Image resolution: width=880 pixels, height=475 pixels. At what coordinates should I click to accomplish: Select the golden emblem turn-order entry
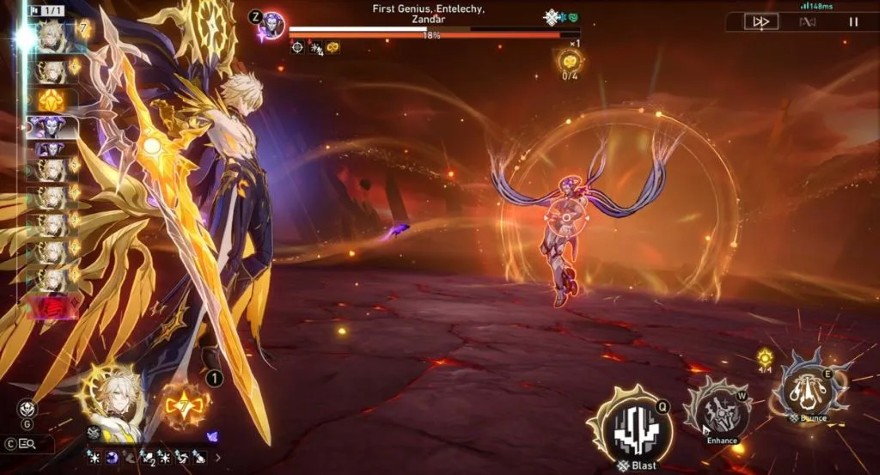pyautogui.click(x=52, y=99)
